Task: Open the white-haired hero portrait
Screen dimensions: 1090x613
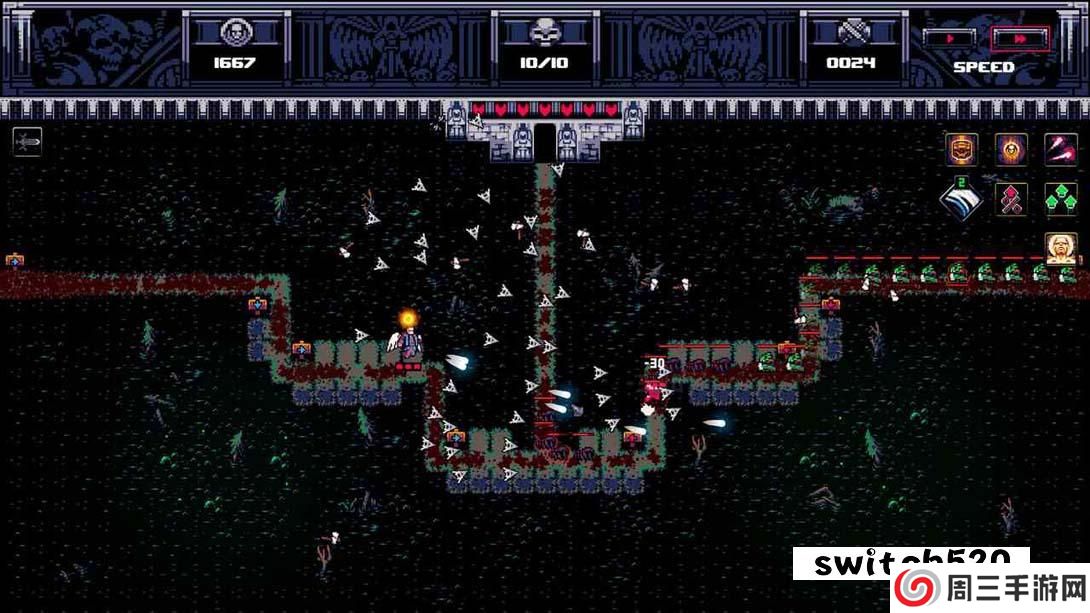Action: (x=1060, y=247)
